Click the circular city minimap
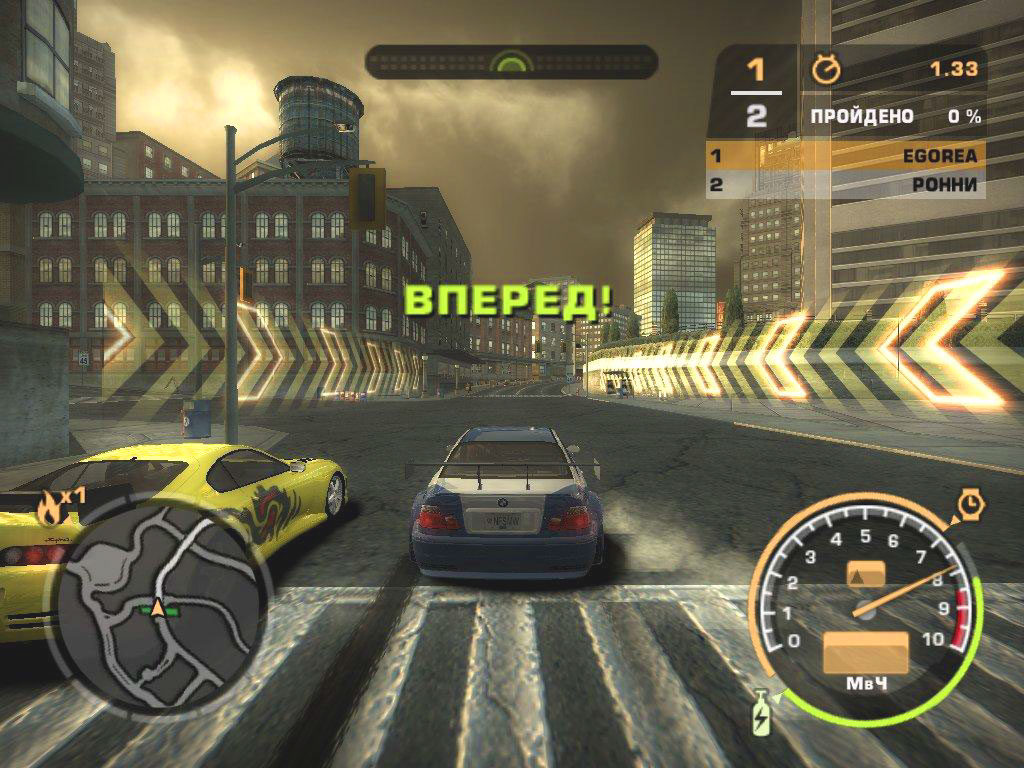The image size is (1024, 768). pyautogui.click(x=158, y=606)
